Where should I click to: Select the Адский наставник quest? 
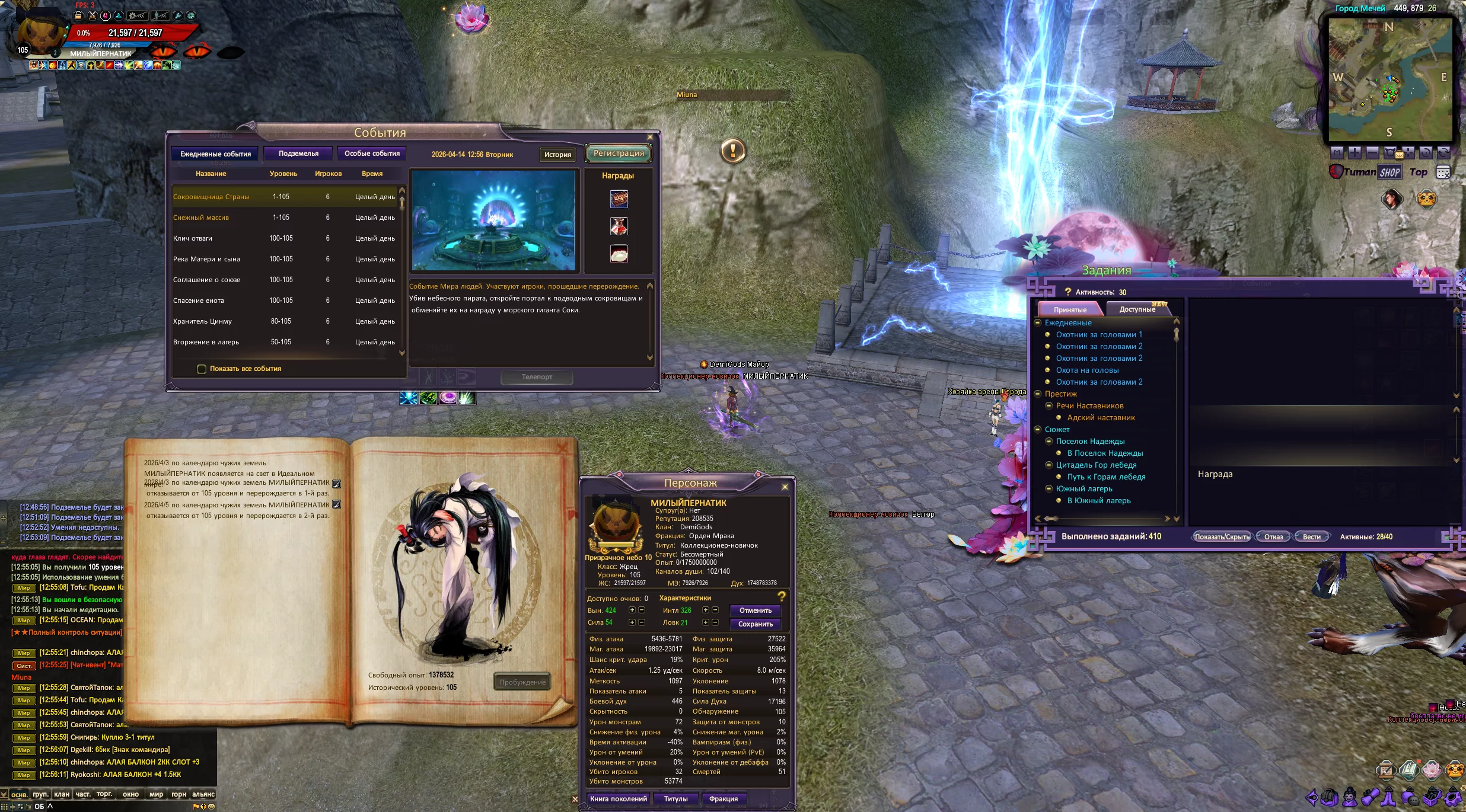1101,418
